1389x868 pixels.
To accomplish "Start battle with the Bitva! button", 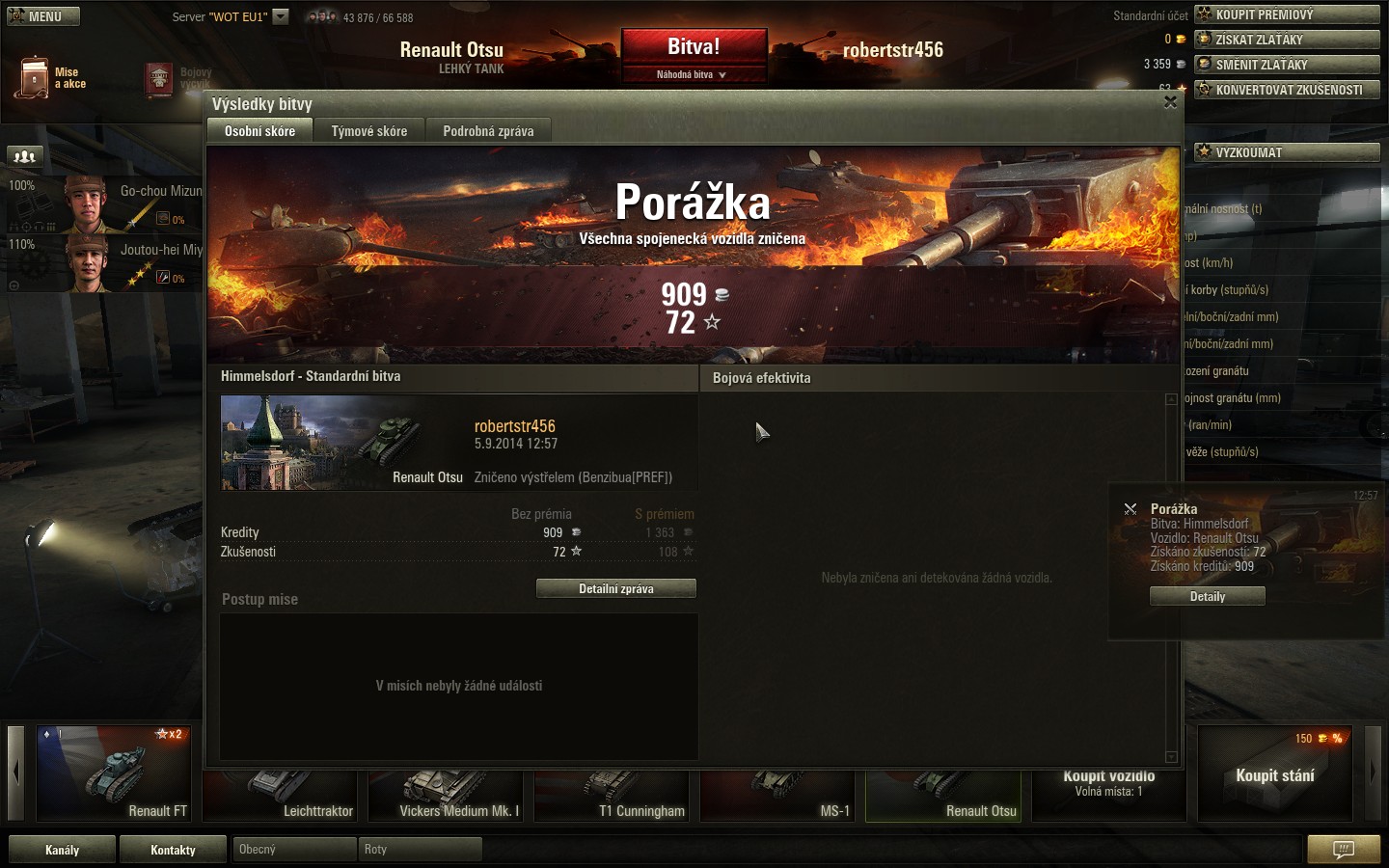I will [x=694, y=47].
